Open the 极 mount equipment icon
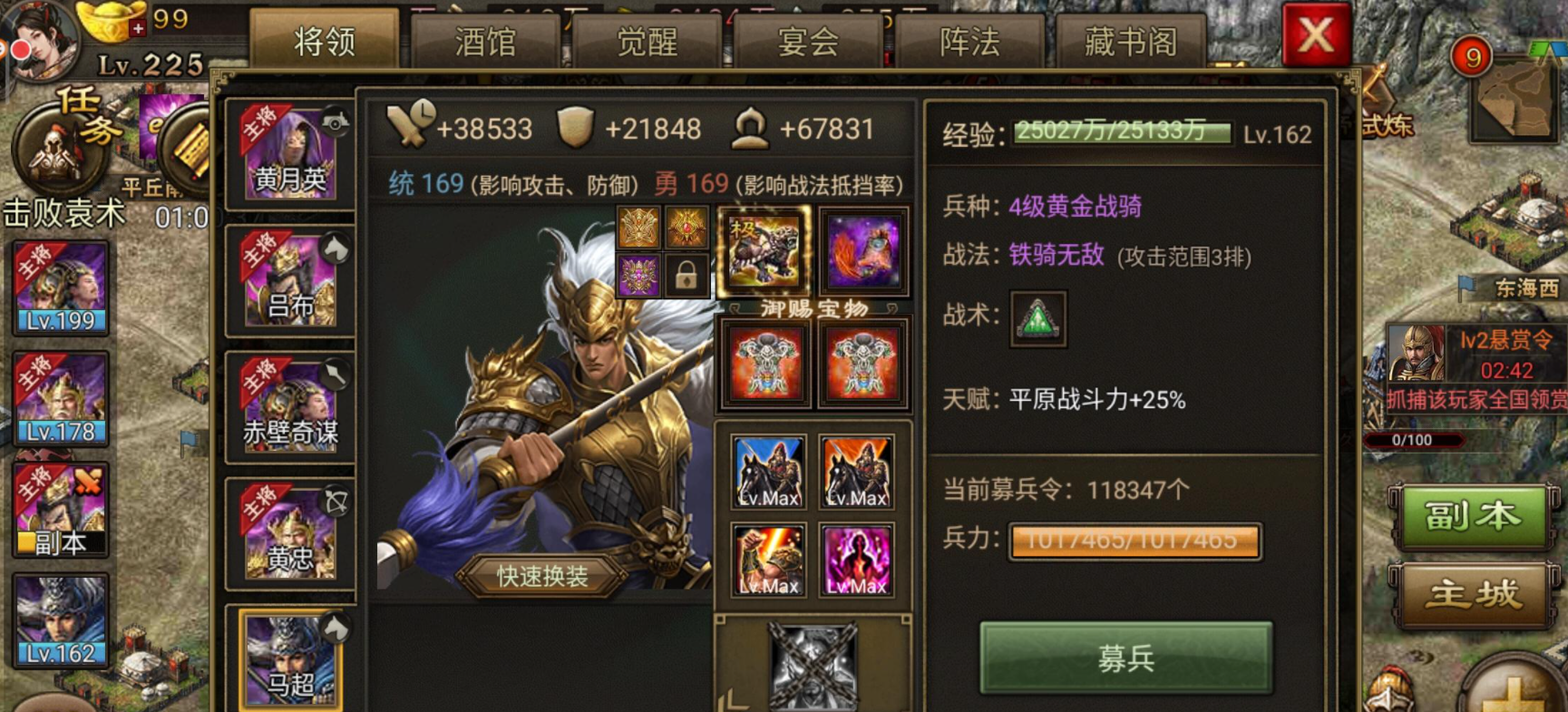Screen dimensions: 1568x712 tap(765, 249)
